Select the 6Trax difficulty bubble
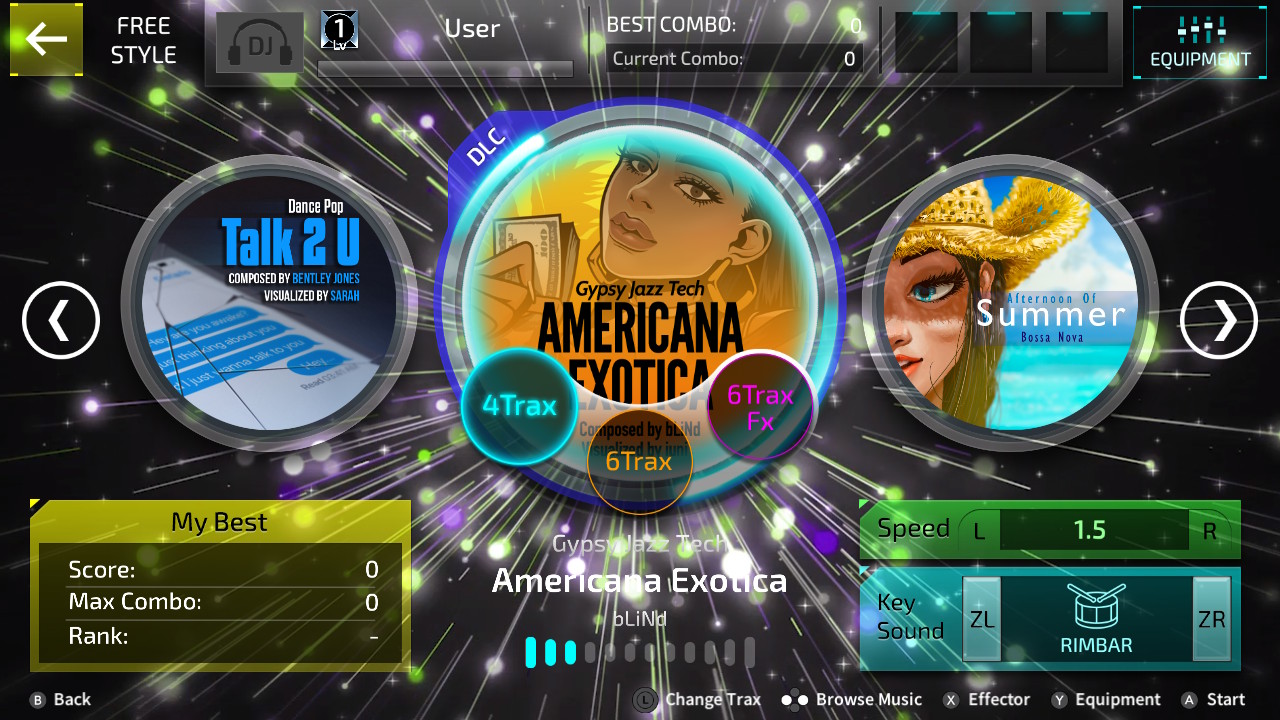Screen dimensions: 1280x720 pyautogui.click(x=640, y=461)
